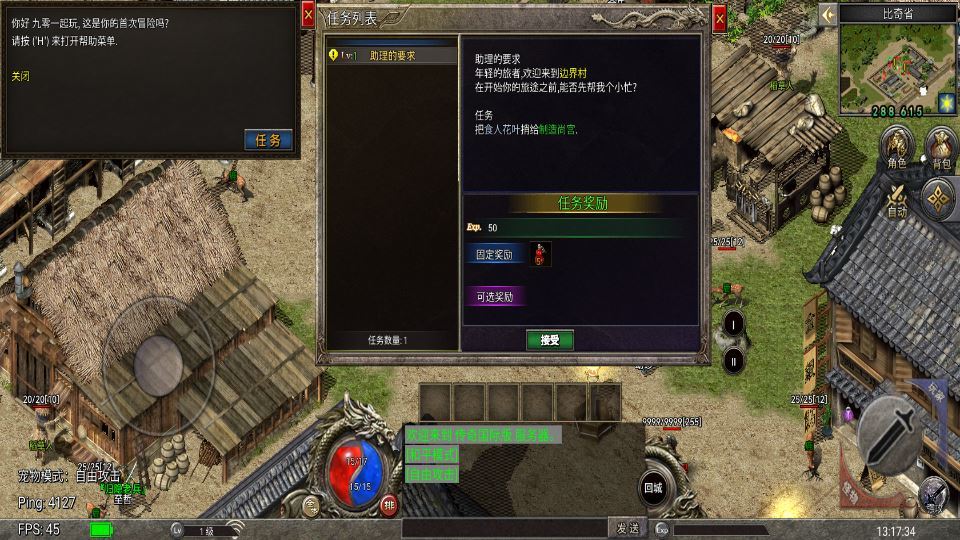
Task: Close the quest list window
Action: (719, 19)
